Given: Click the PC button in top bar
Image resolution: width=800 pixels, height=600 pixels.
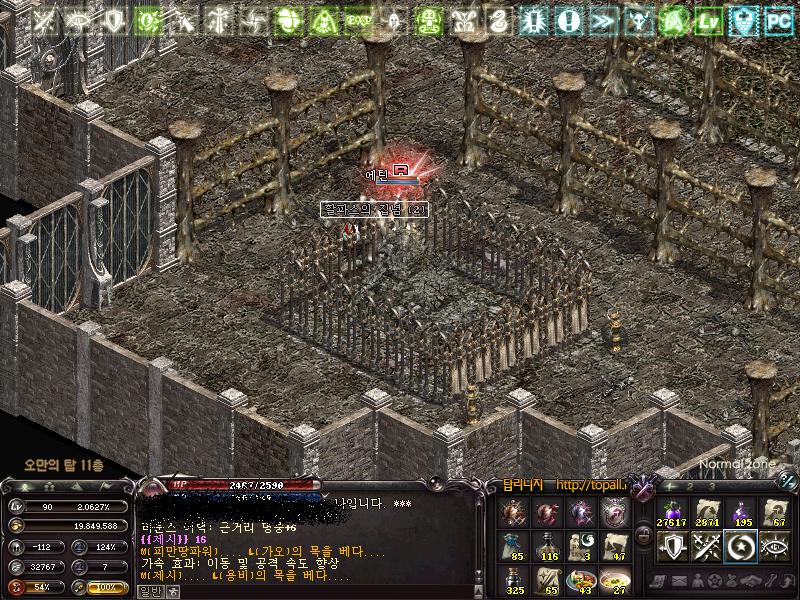Looking at the screenshot, I should pyautogui.click(x=778, y=19).
